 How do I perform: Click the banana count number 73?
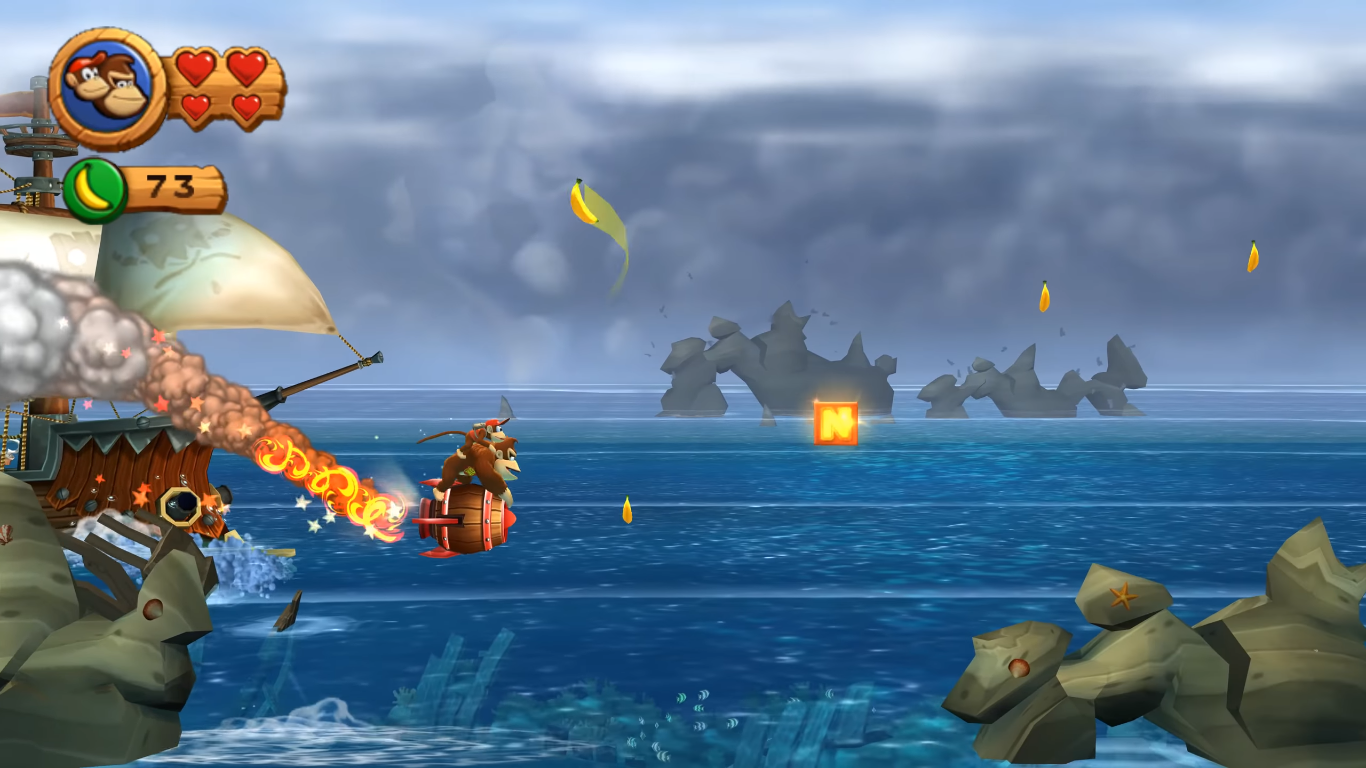coord(168,185)
